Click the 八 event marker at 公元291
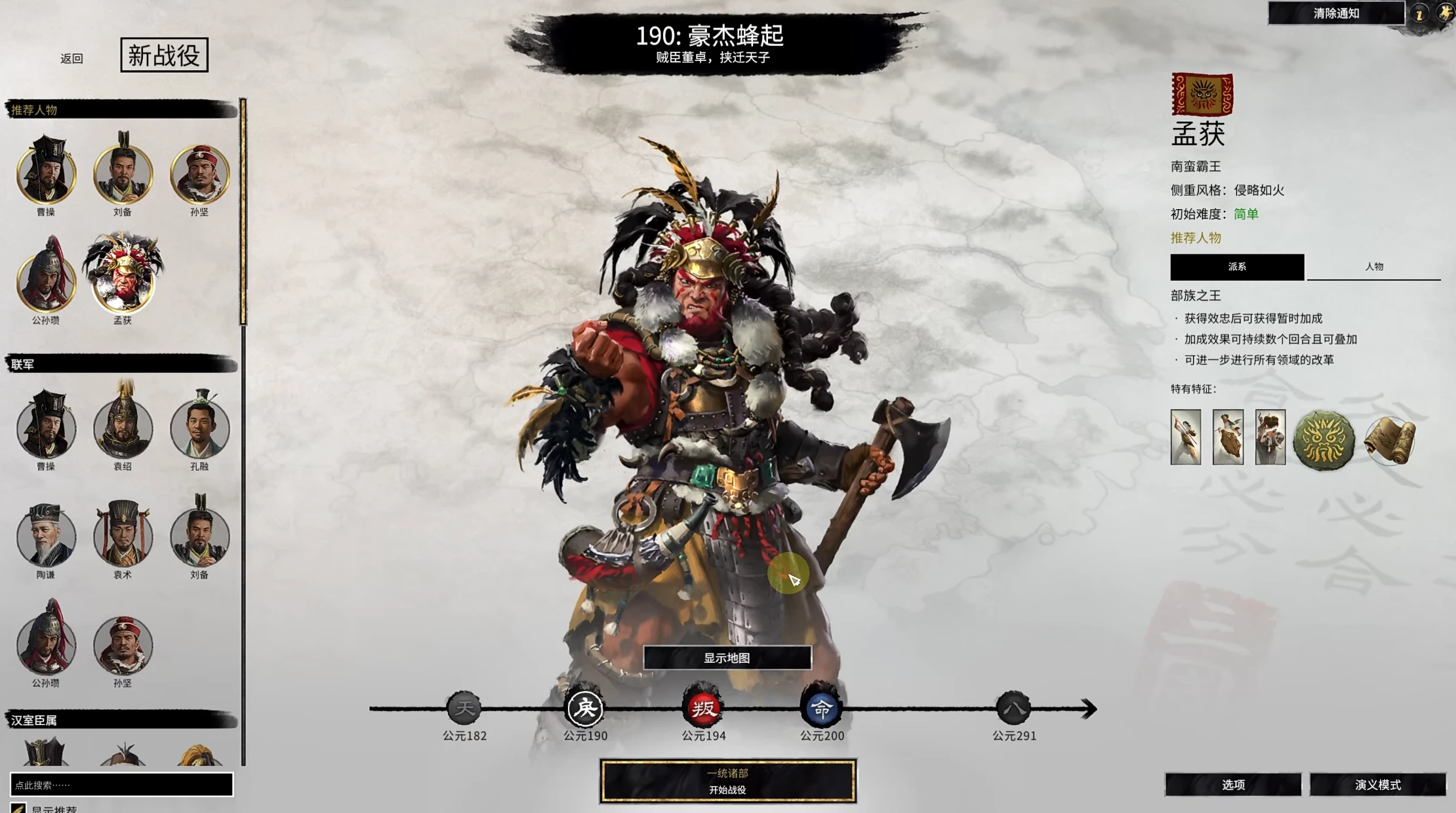Screen dimensions: 1456x813 1015,708
